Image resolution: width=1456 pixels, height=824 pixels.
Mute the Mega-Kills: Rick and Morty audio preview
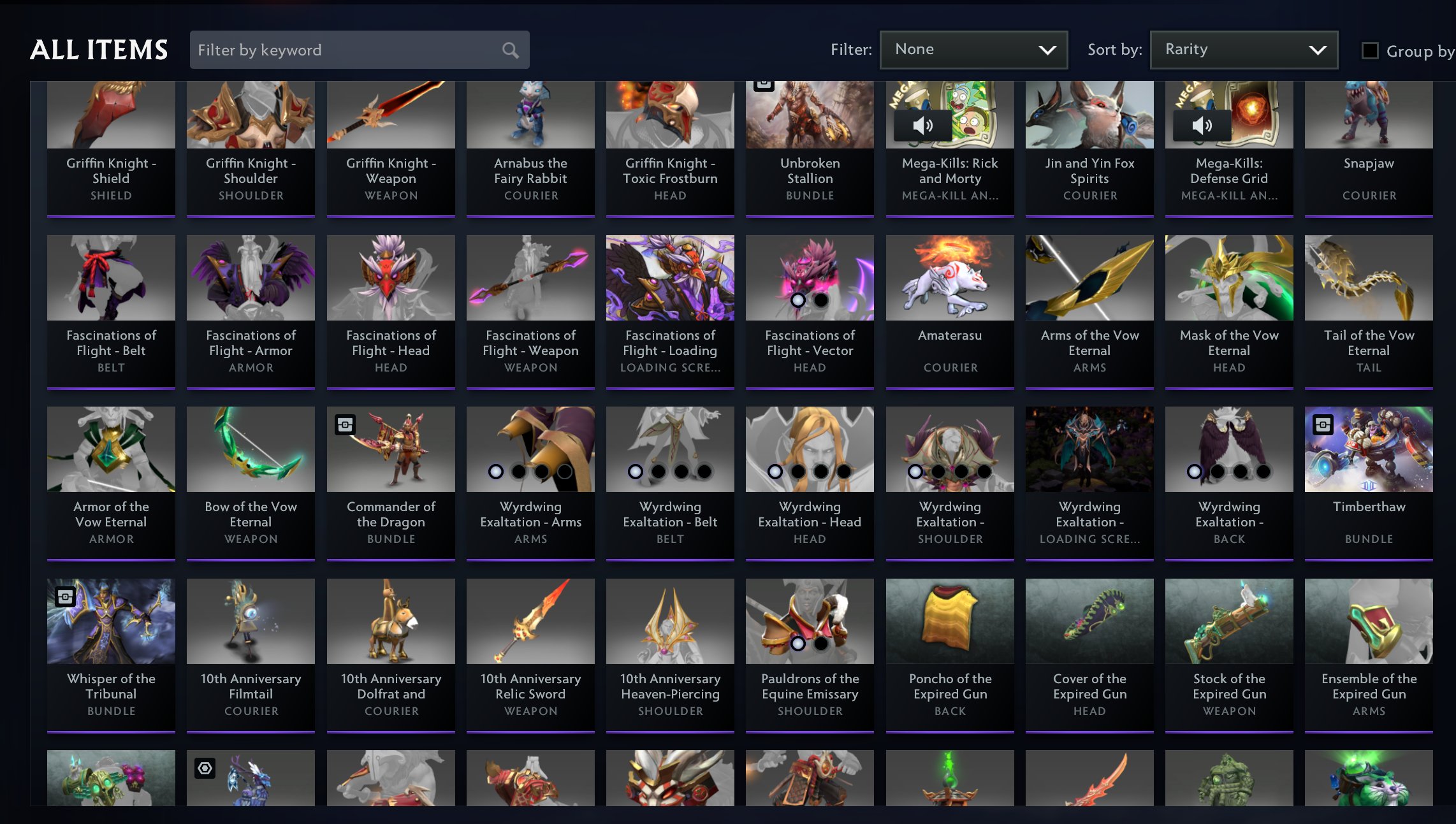pos(922,126)
